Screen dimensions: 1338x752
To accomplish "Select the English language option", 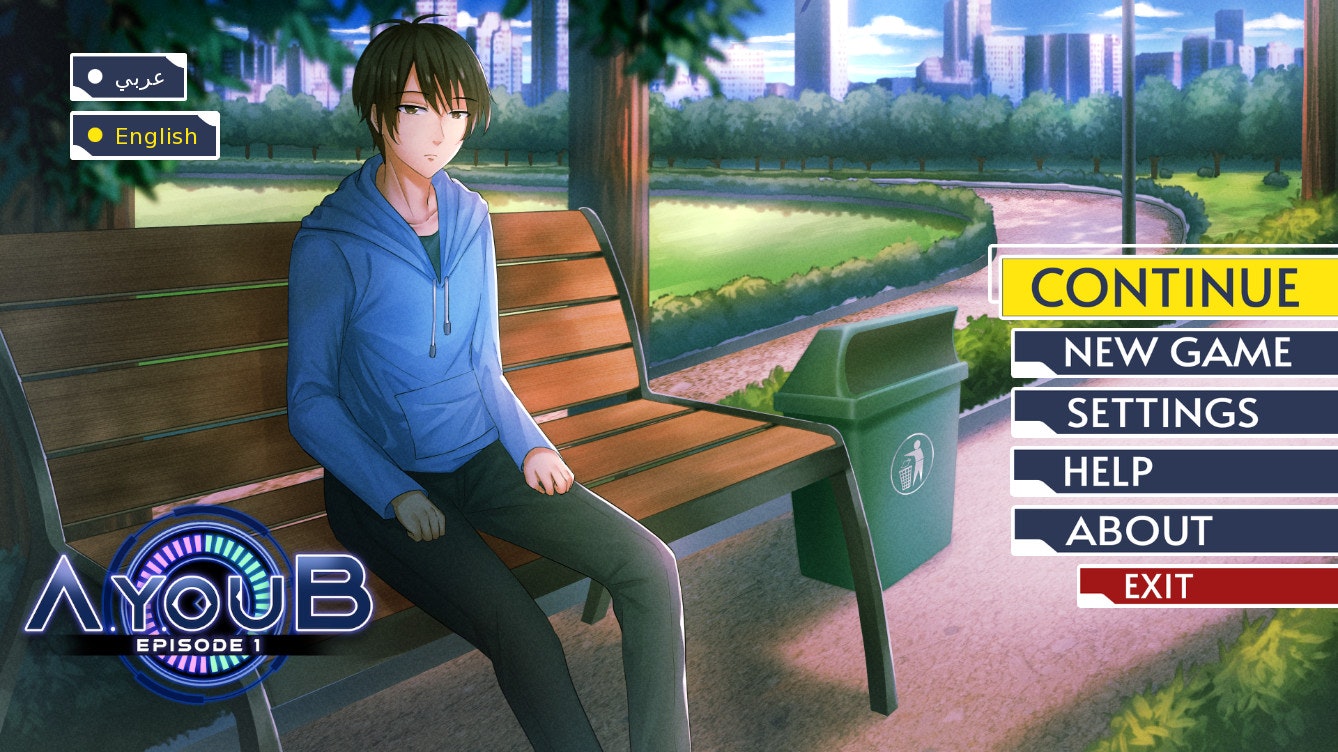I will 145,136.
